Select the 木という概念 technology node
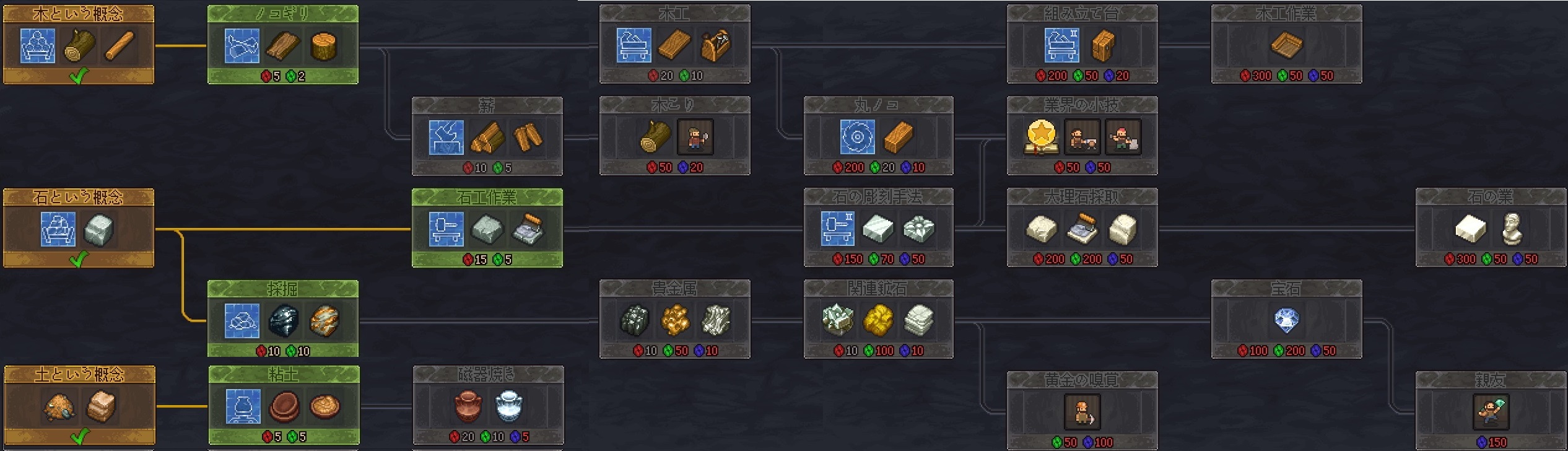Image resolution: width=1568 pixels, height=451 pixels. [x=78, y=45]
